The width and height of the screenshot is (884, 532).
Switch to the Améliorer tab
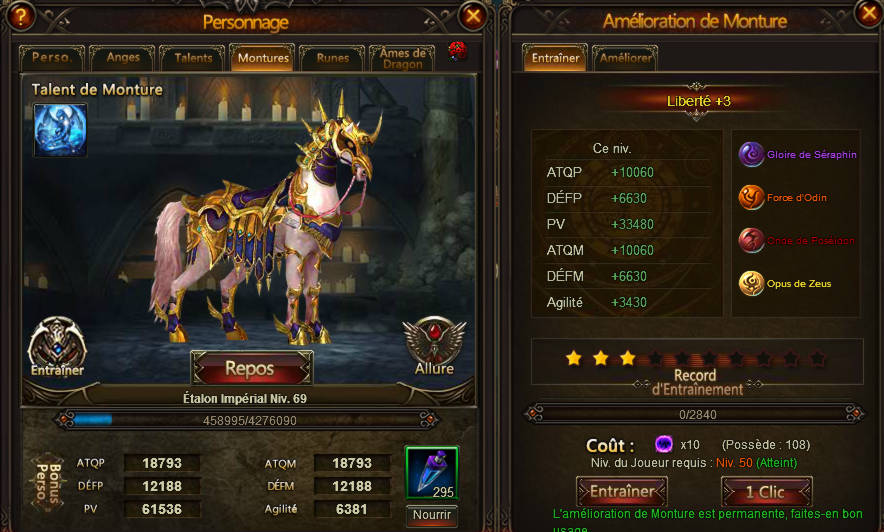pos(625,58)
